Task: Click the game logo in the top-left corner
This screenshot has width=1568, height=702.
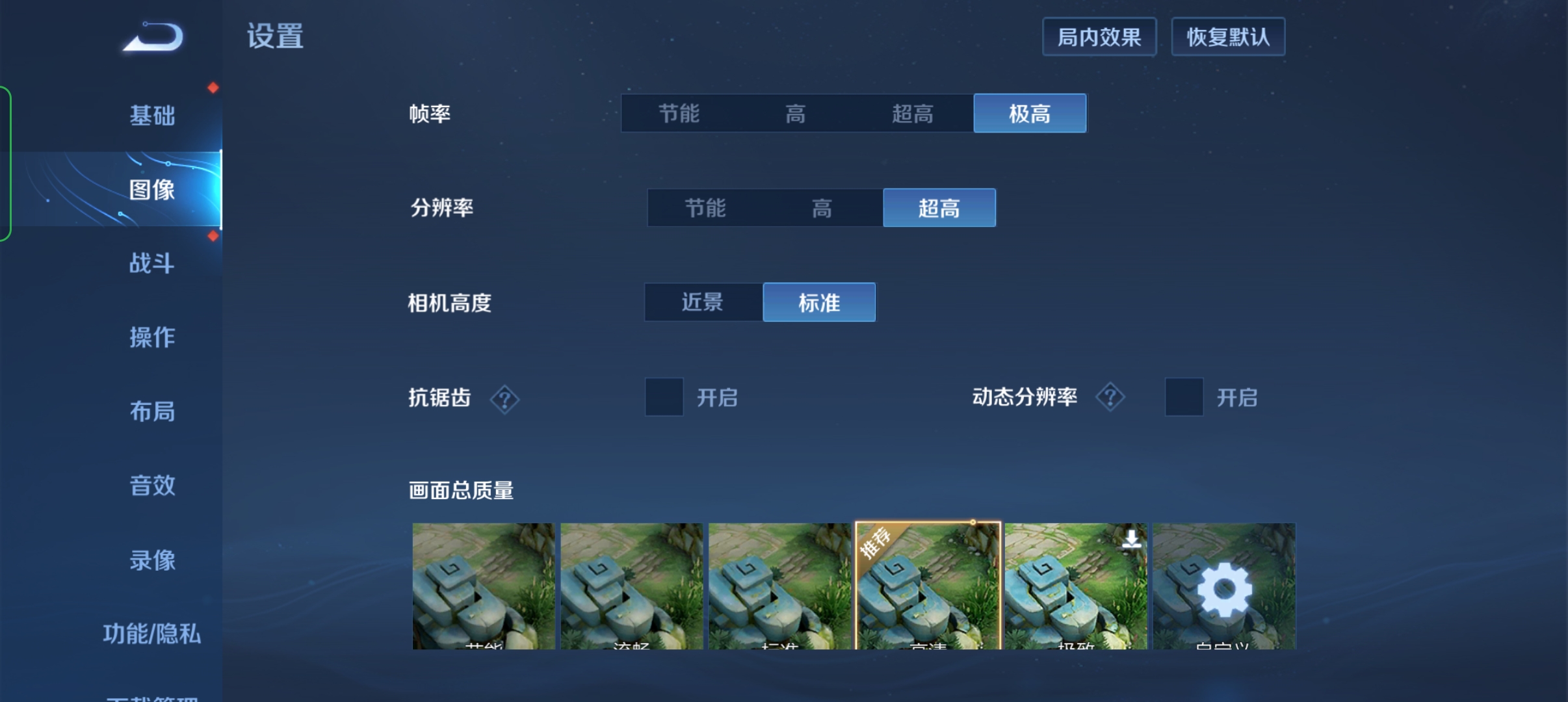Action: [x=151, y=37]
